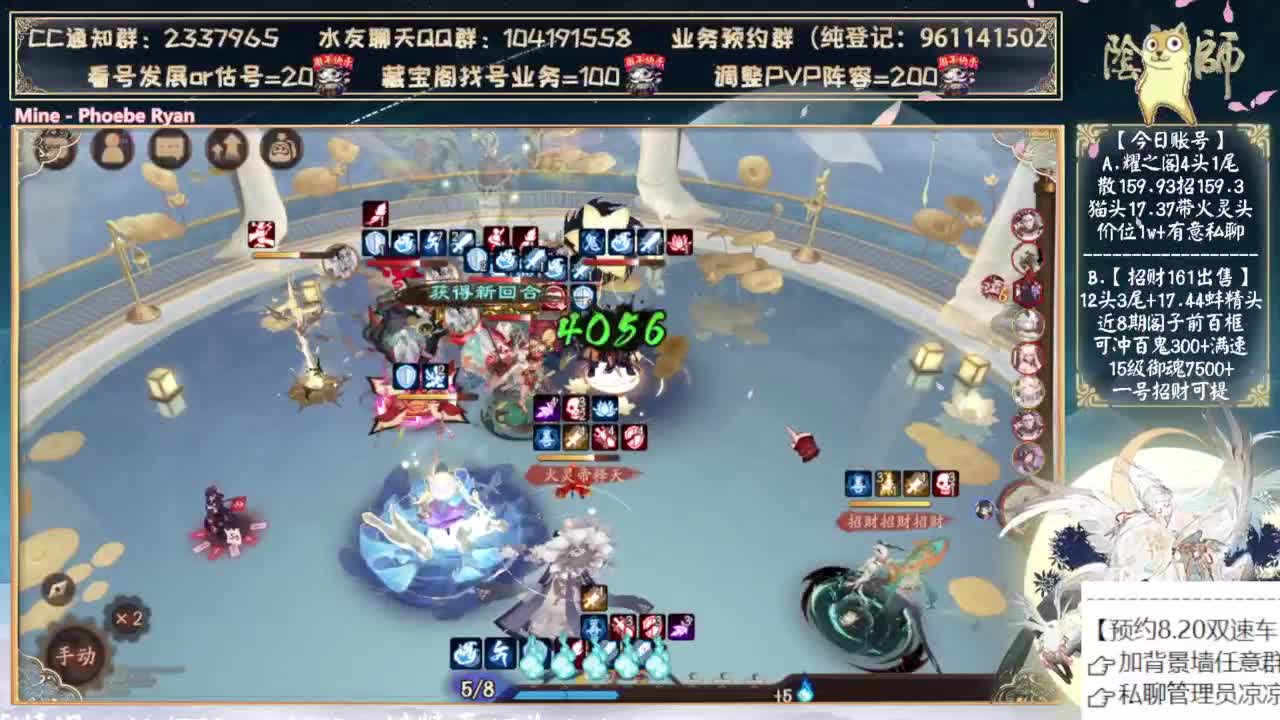The image size is (1280, 720).
Task: Click the purple skill icon above the enemy unit
Action: coord(546,409)
